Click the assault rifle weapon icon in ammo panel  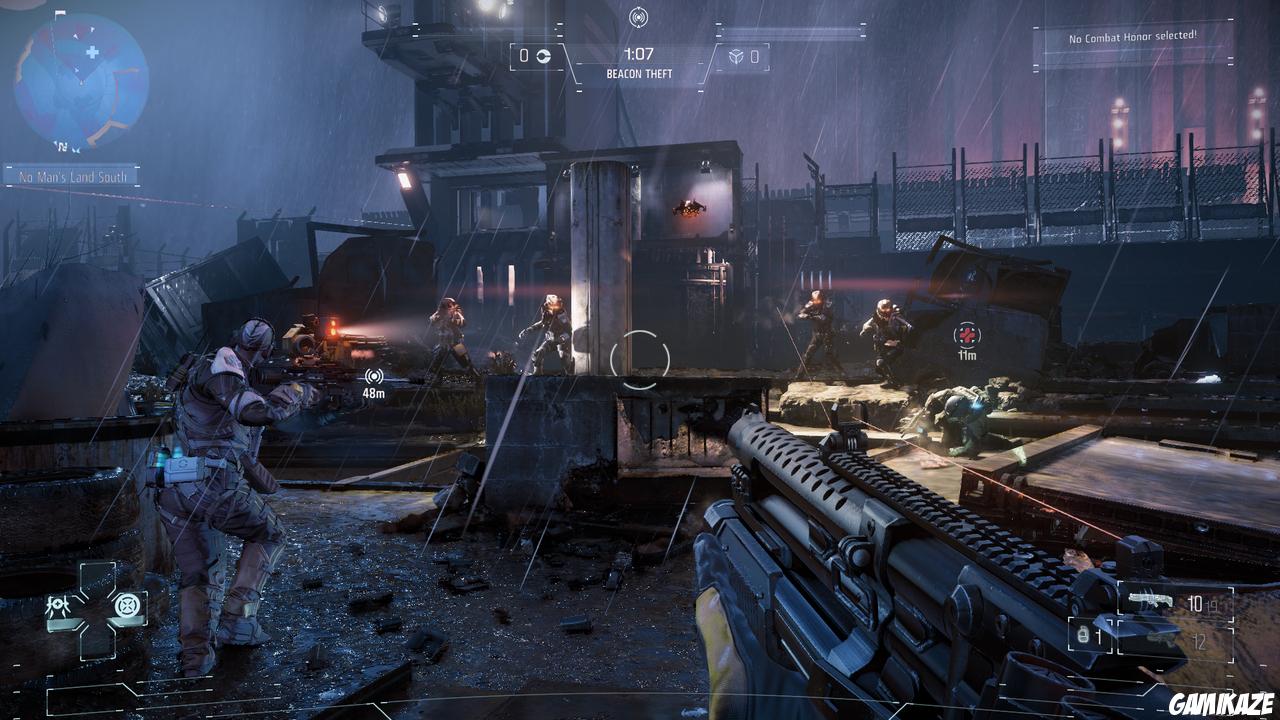[1152, 597]
